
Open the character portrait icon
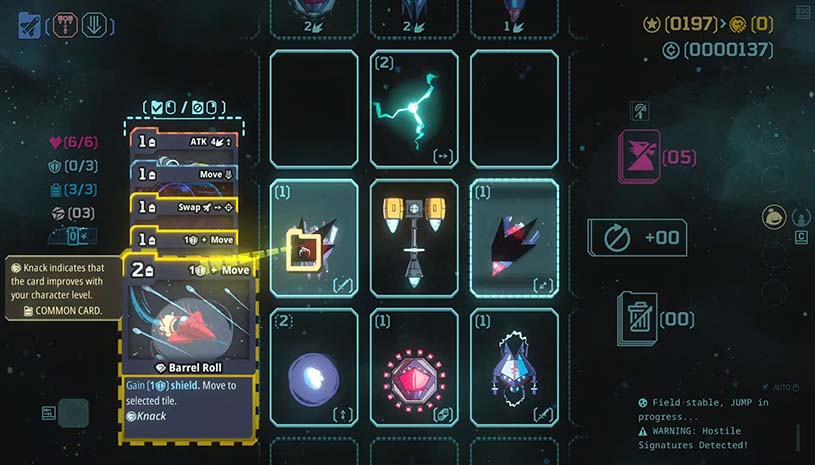point(773,216)
